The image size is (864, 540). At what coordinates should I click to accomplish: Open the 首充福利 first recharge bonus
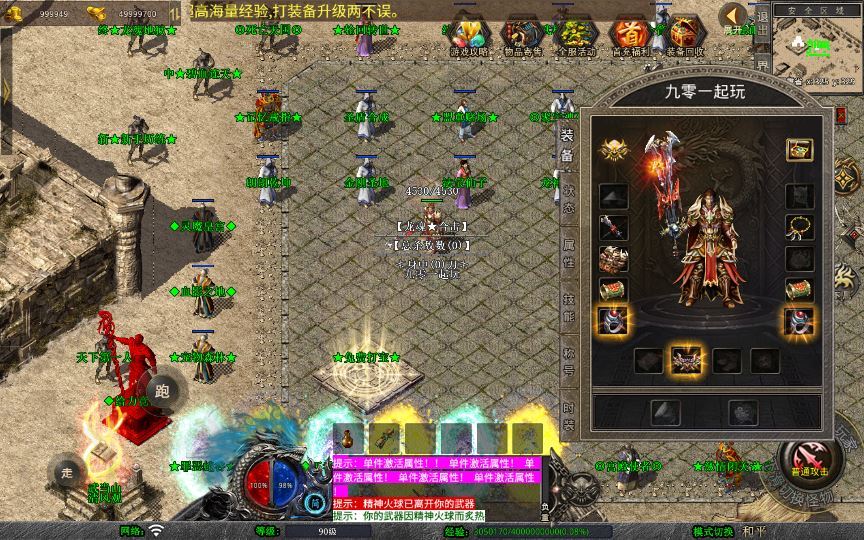631,35
